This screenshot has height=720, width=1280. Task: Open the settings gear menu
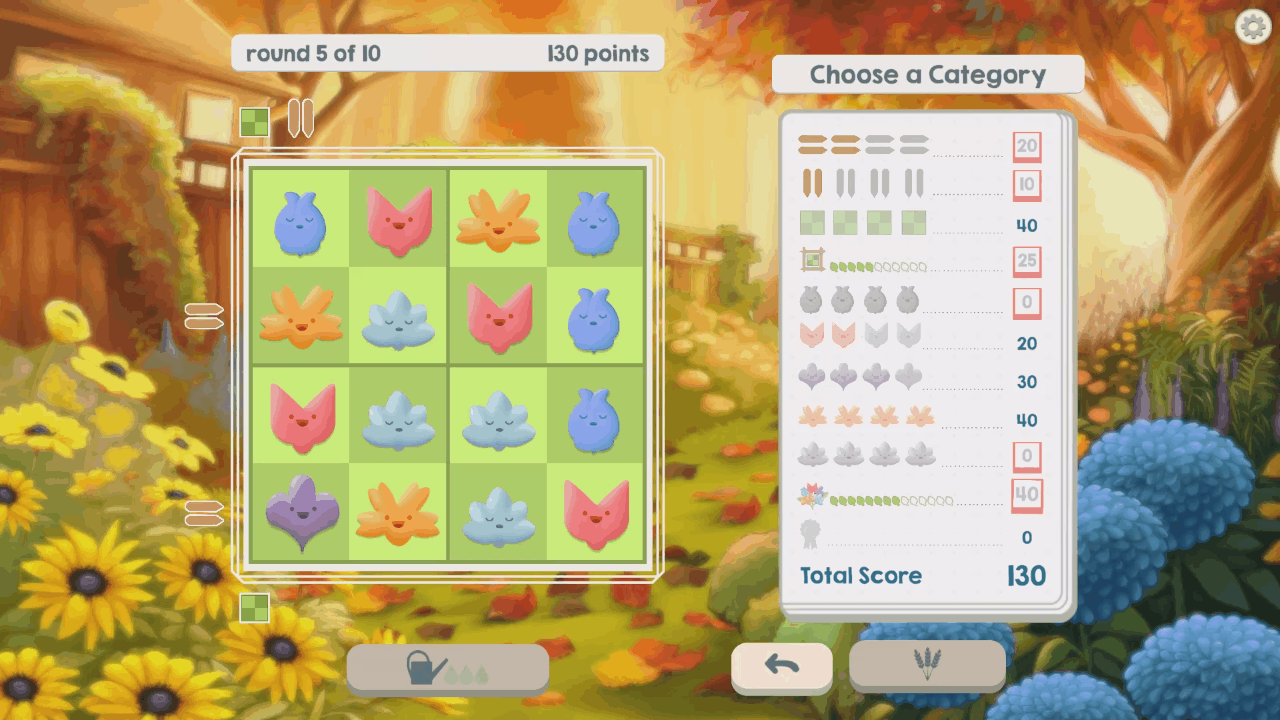(1253, 27)
